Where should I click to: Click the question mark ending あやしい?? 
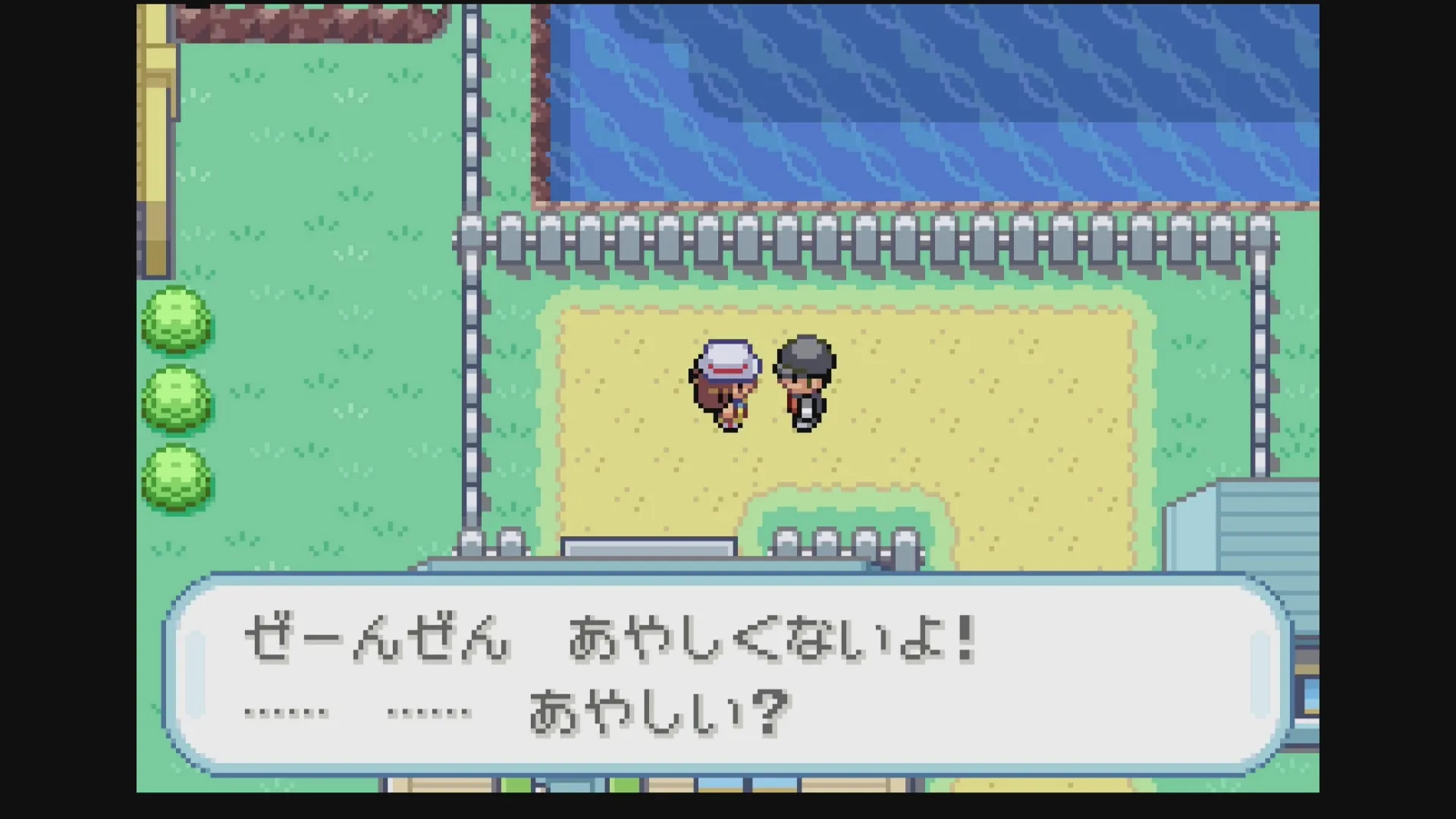pyautogui.click(x=773, y=711)
